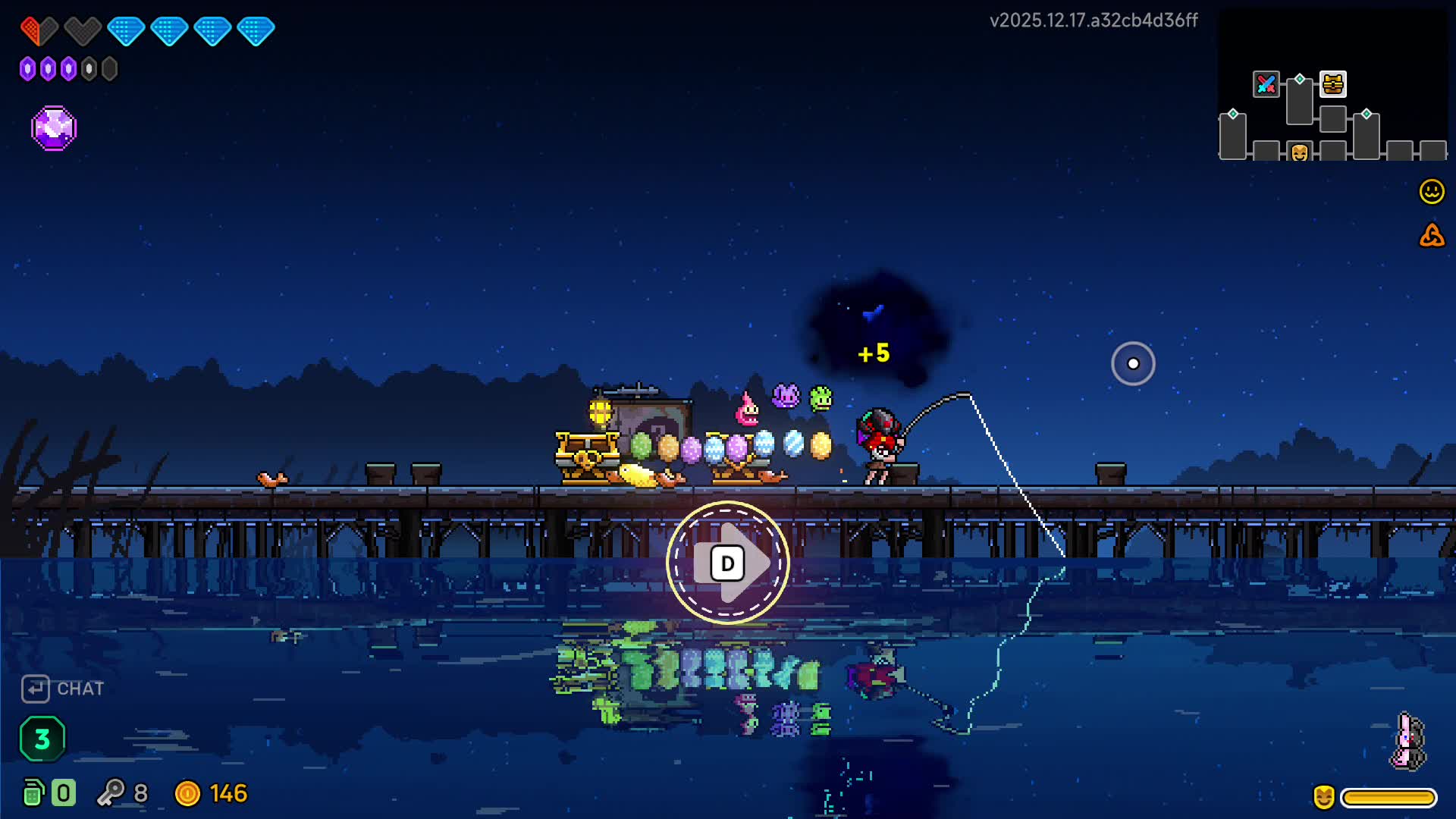Click the golden mask node on the minimap
The height and width of the screenshot is (819, 1456).
click(x=1299, y=152)
